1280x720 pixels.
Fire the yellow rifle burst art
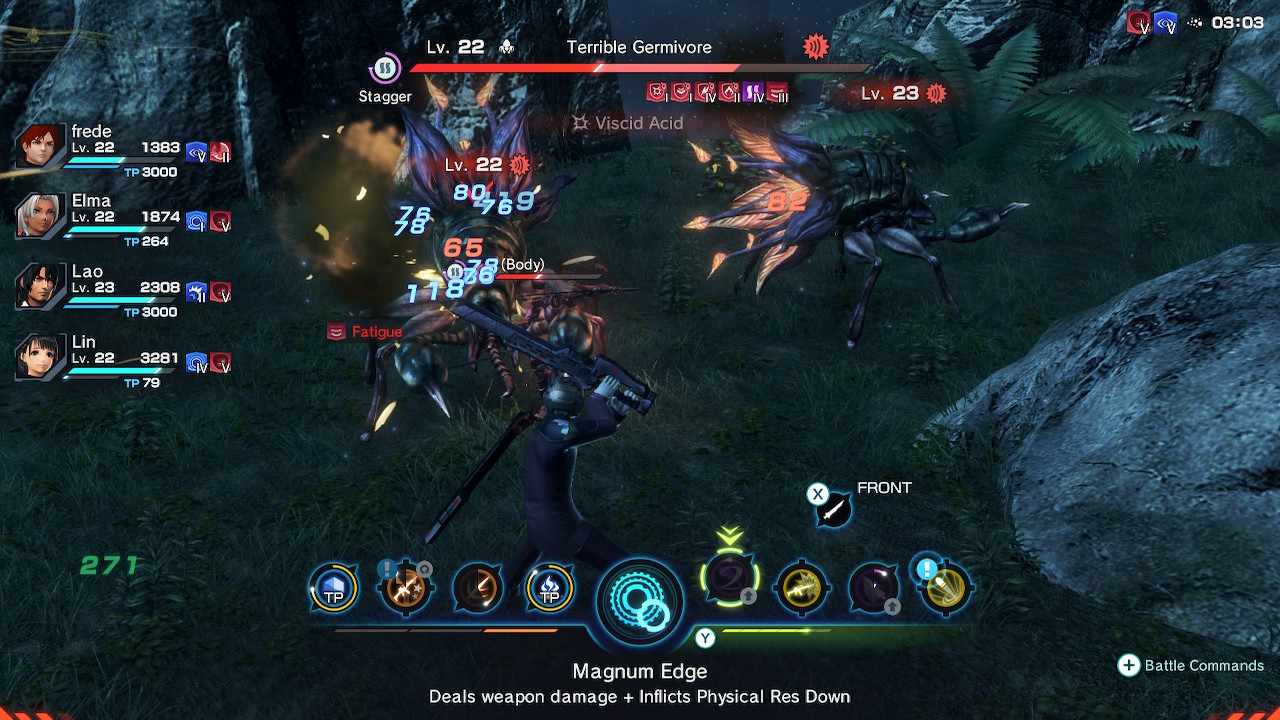802,588
